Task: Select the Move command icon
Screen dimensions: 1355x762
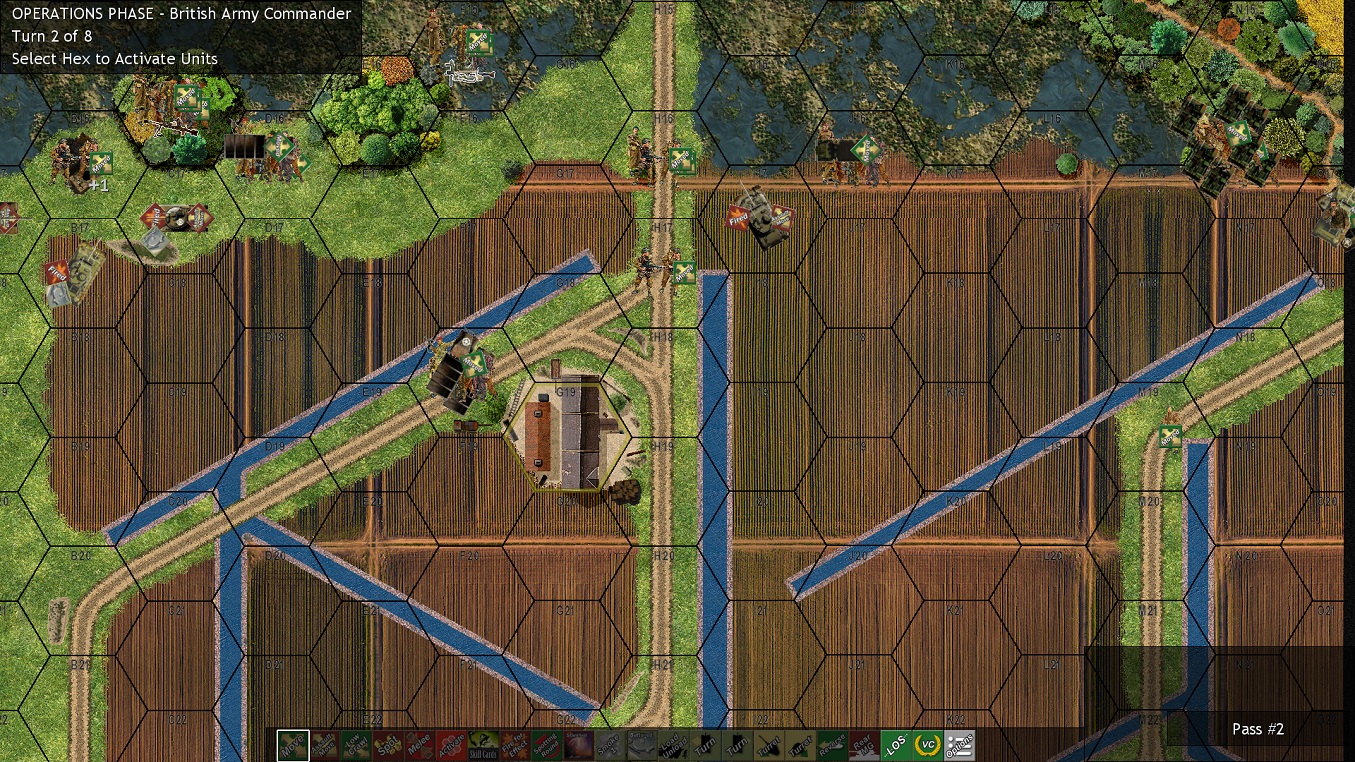Action: (x=291, y=745)
